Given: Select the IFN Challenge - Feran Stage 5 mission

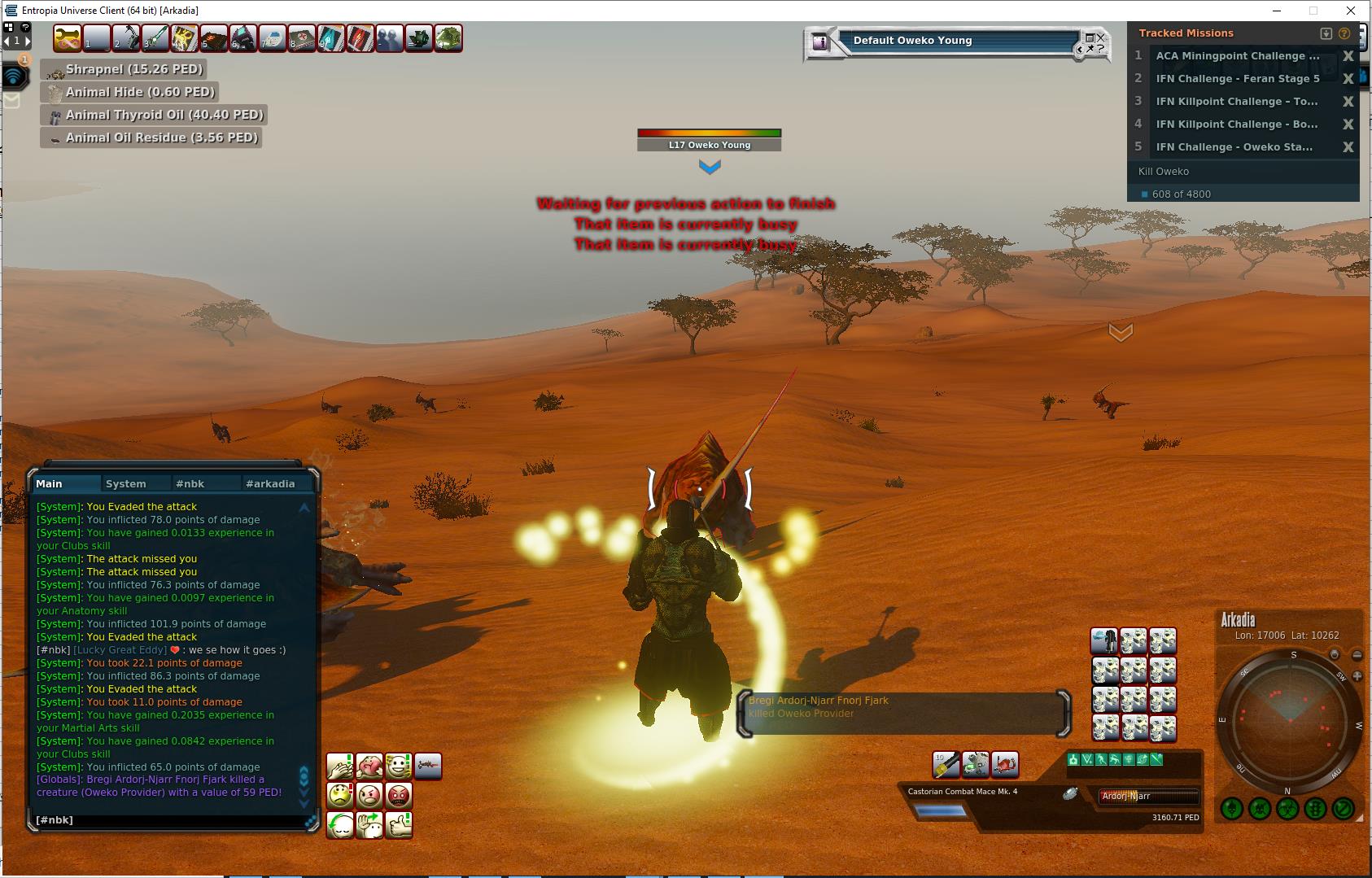Looking at the screenshot, I should [x=1238, y=79].
